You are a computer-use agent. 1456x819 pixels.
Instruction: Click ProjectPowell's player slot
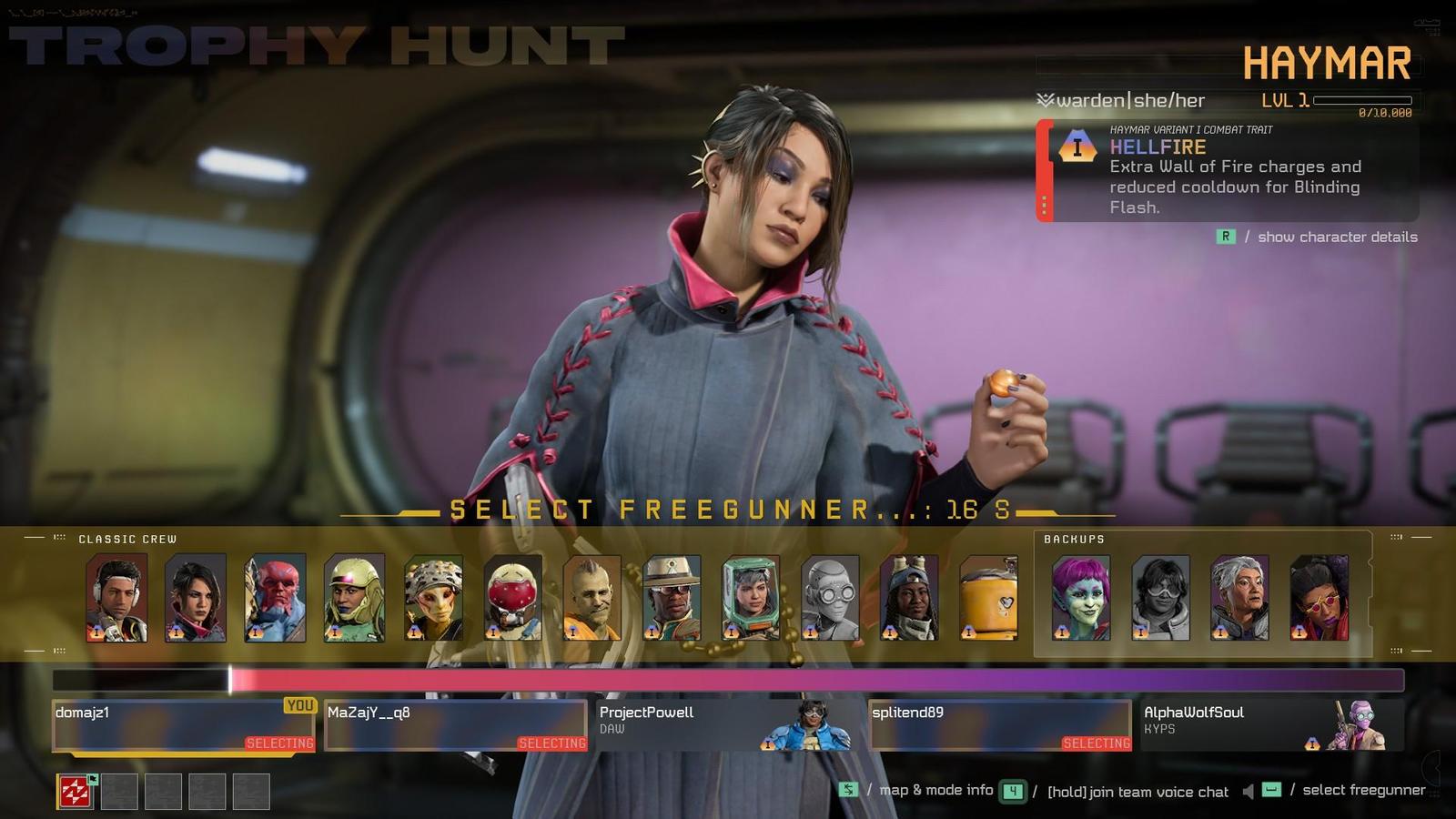(725, 725)
